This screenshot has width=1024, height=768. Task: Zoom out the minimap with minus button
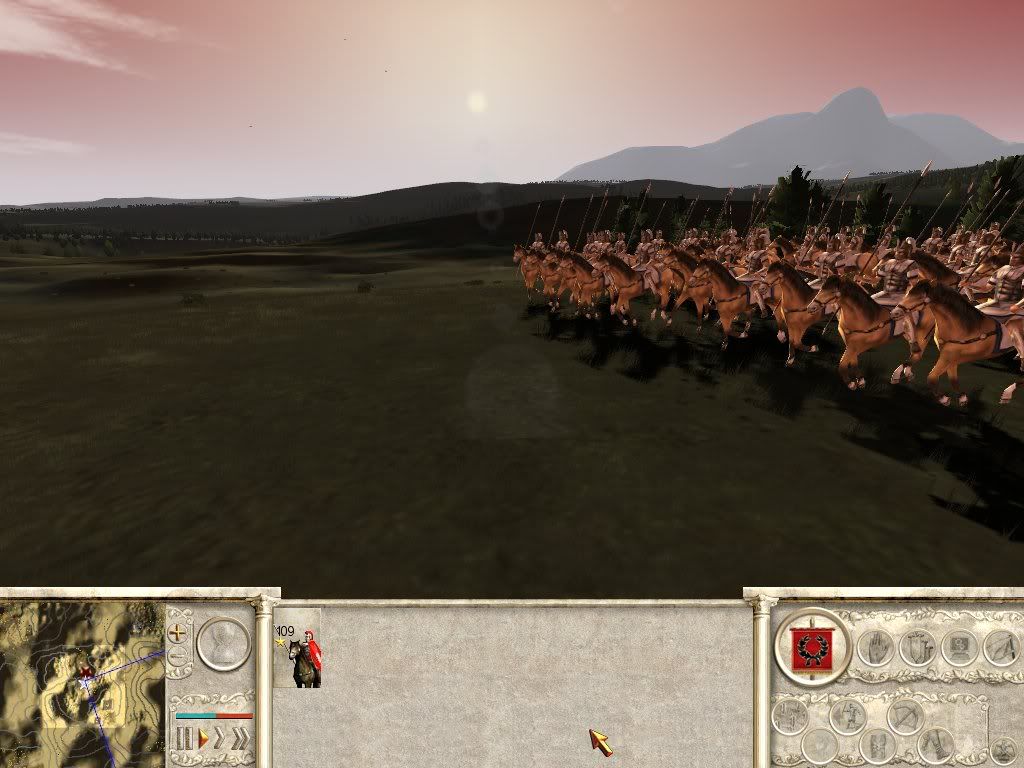(178, 657)
